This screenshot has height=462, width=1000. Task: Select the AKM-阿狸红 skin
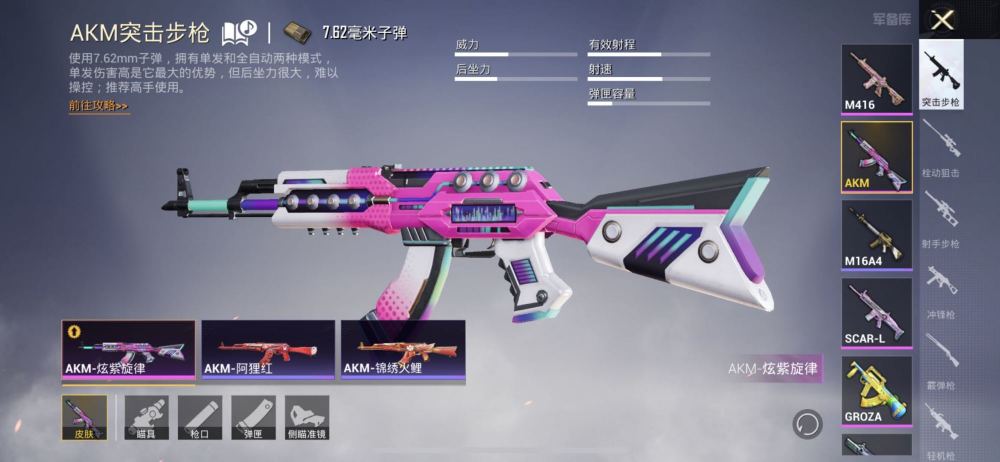click(x=268, y=351)
